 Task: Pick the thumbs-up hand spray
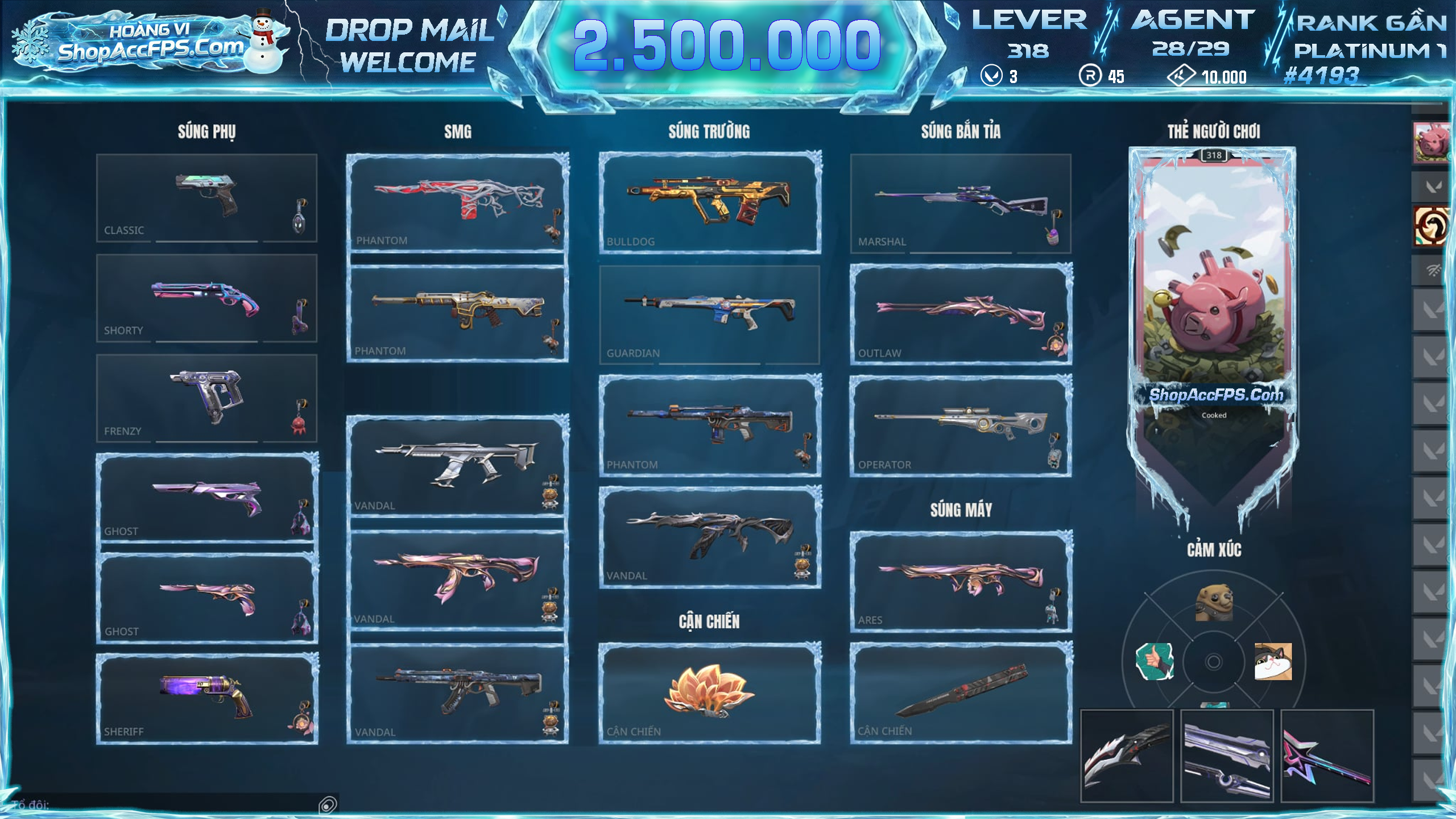click(x=1155, y=661)
